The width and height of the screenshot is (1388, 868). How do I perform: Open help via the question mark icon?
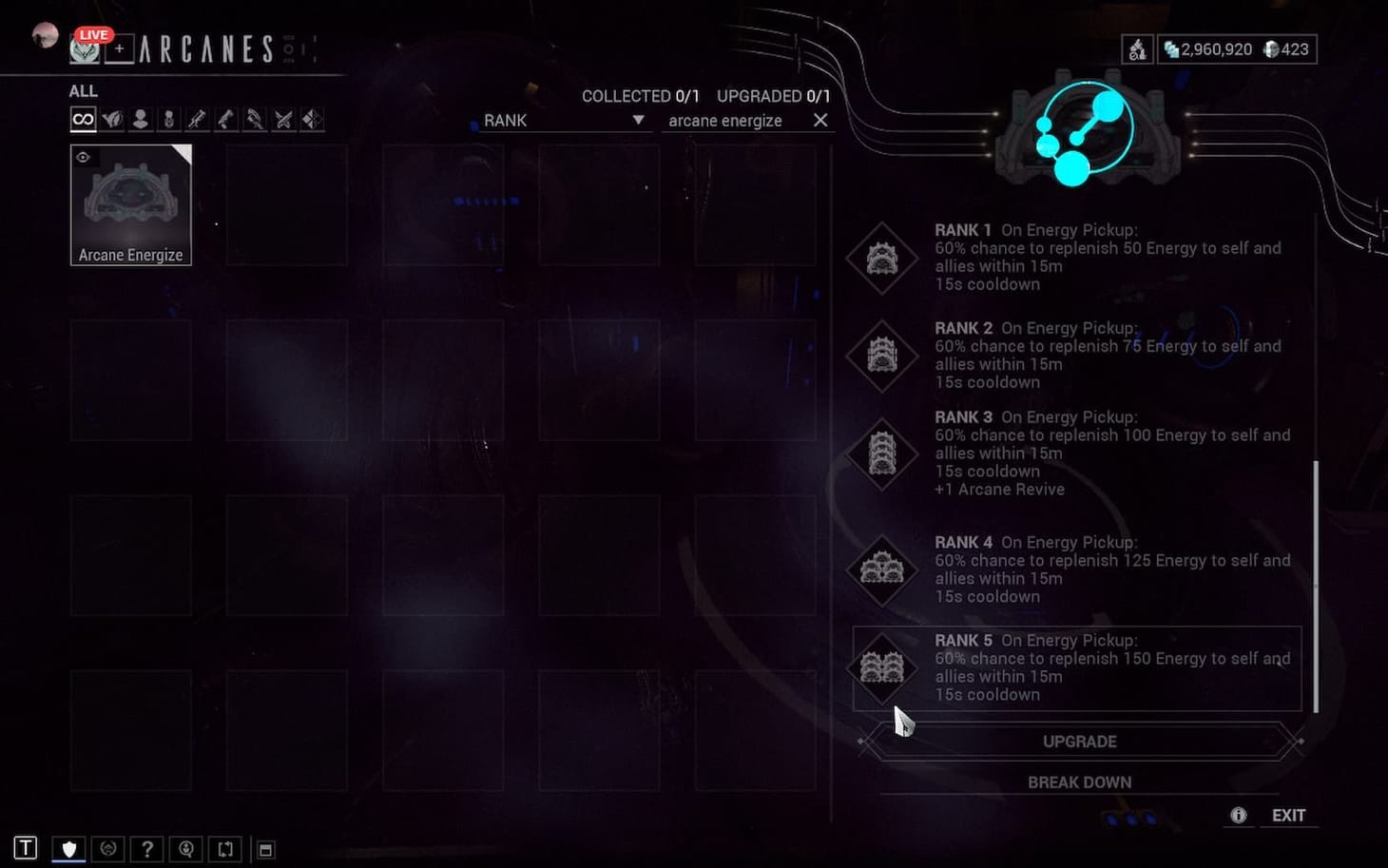pos(147,848)
